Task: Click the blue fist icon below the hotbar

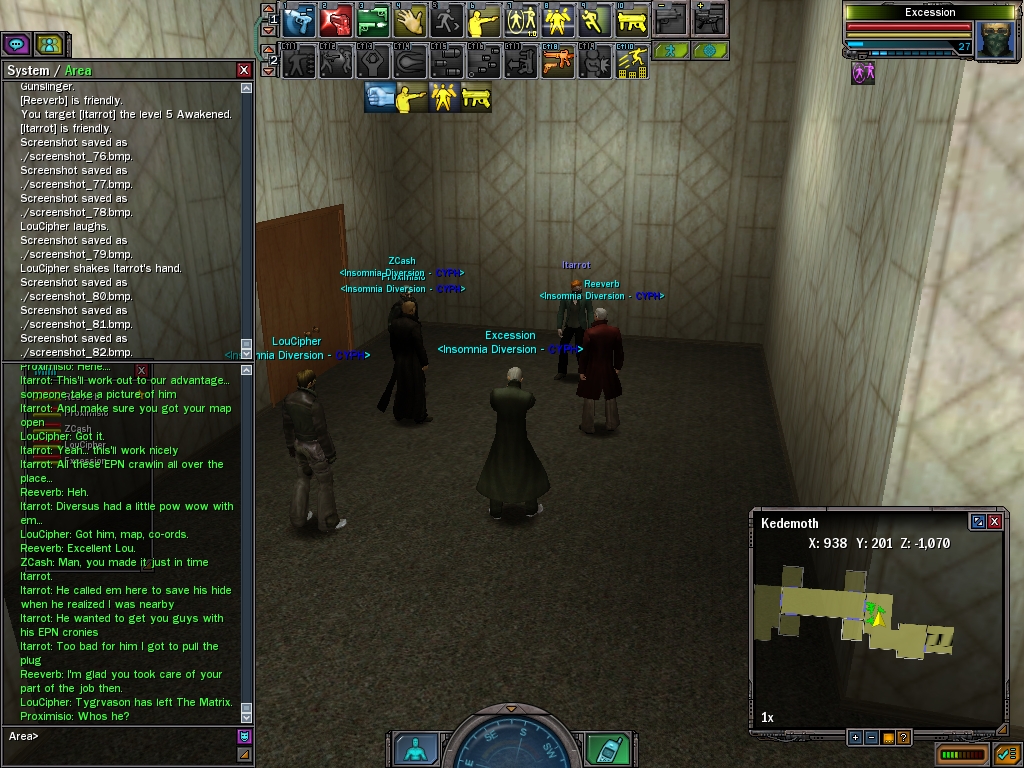Action: pos(379,97)
